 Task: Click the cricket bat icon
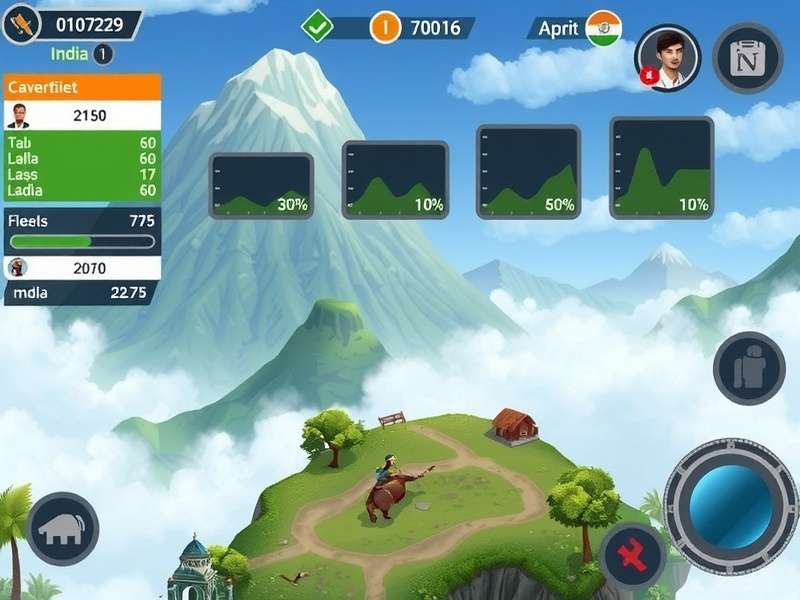click(21, 22)
